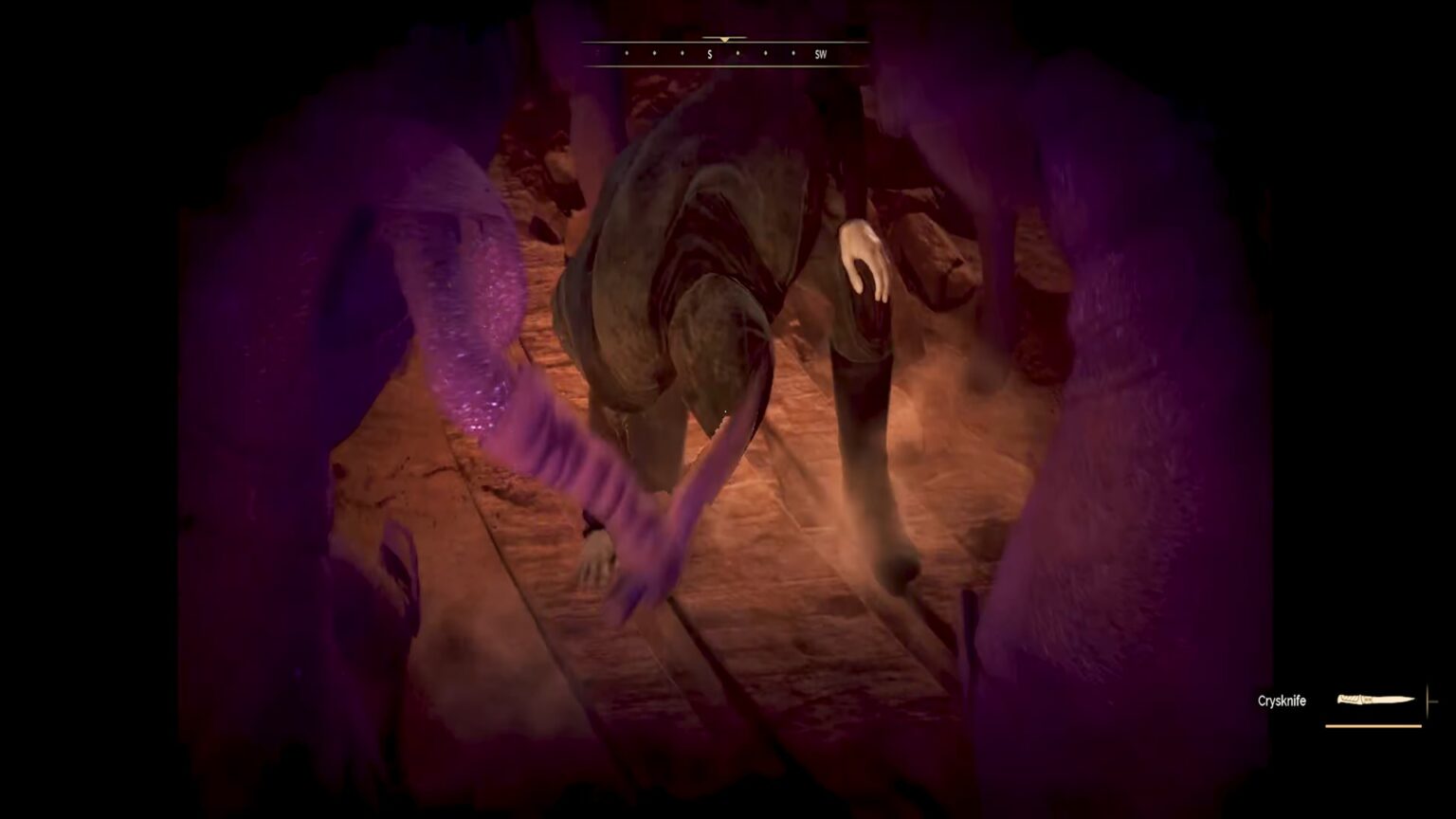Click the SW marker on the compass bar
This screenshot has height=819, width=1456.
click(820, 54)
